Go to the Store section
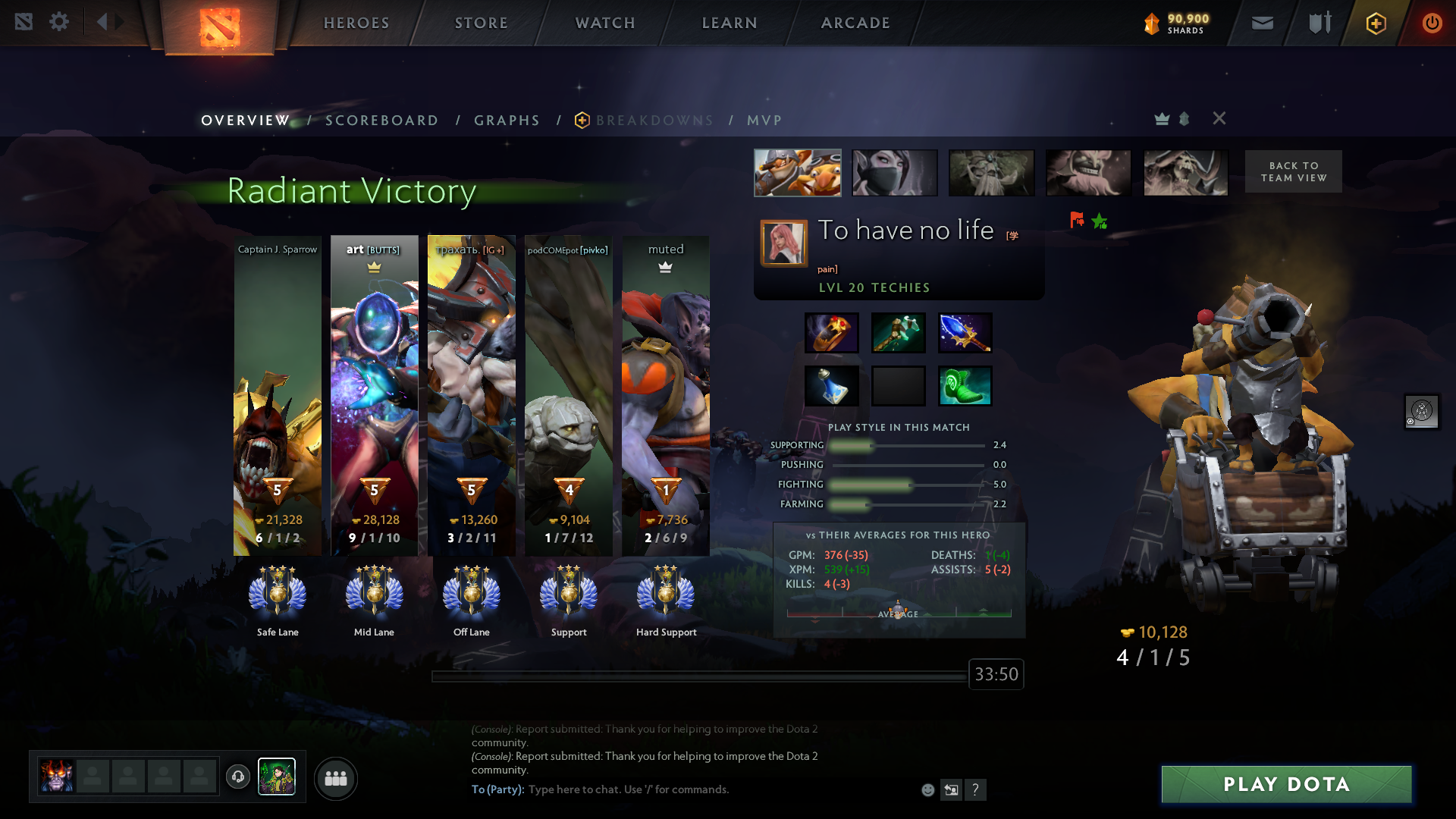This screenshot has height=819, width=1456. click(x=481, y=23)
